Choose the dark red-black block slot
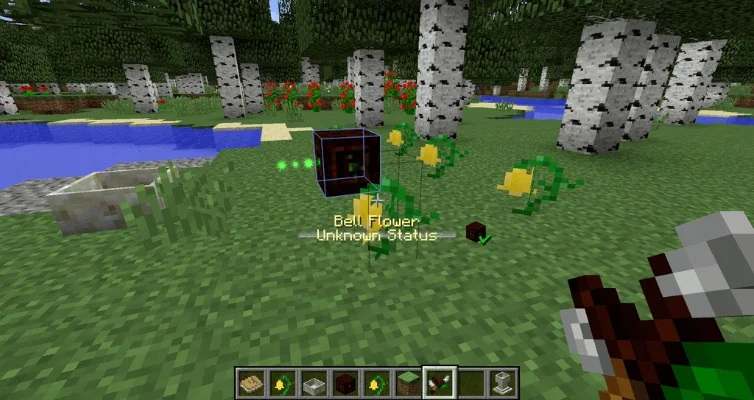 click(x=344, y=382)
